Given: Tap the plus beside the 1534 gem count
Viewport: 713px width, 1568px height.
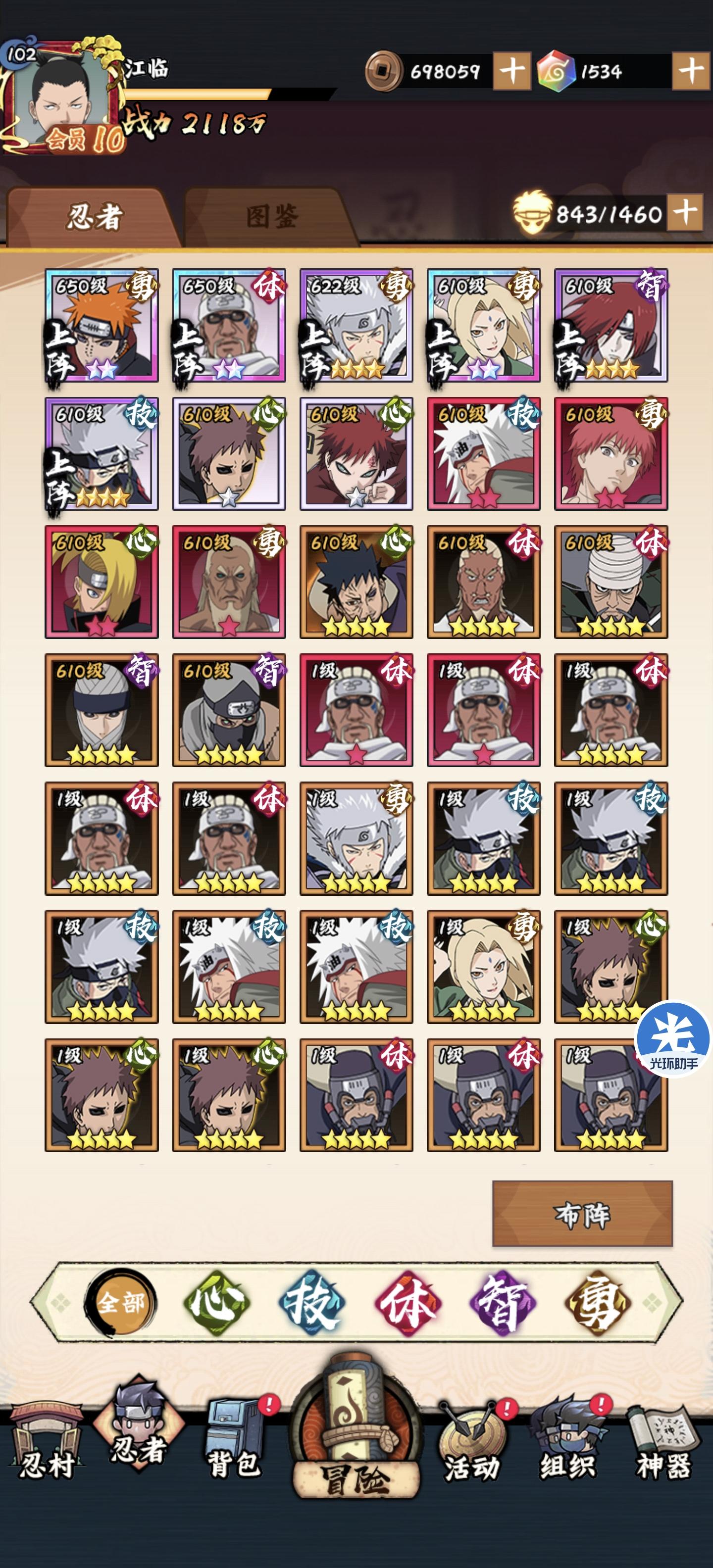Looking at the screenshot, I should point(692,71).
